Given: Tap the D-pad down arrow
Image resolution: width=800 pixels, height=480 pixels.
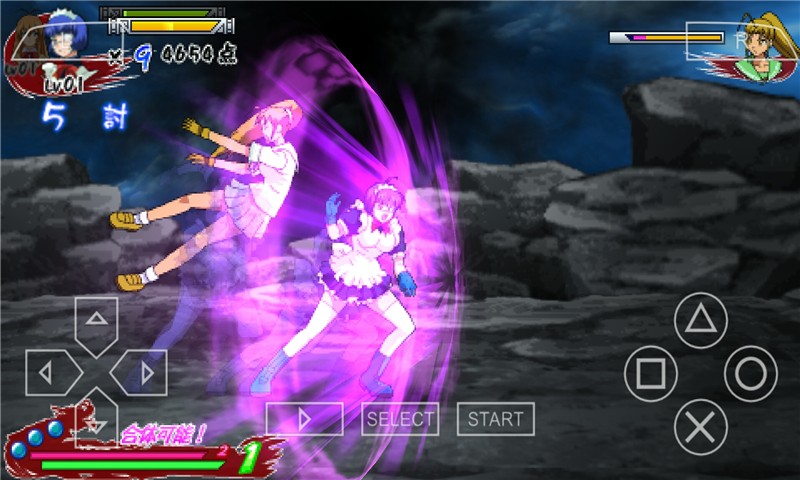Looking at the screenshot, I should point(96,422).
